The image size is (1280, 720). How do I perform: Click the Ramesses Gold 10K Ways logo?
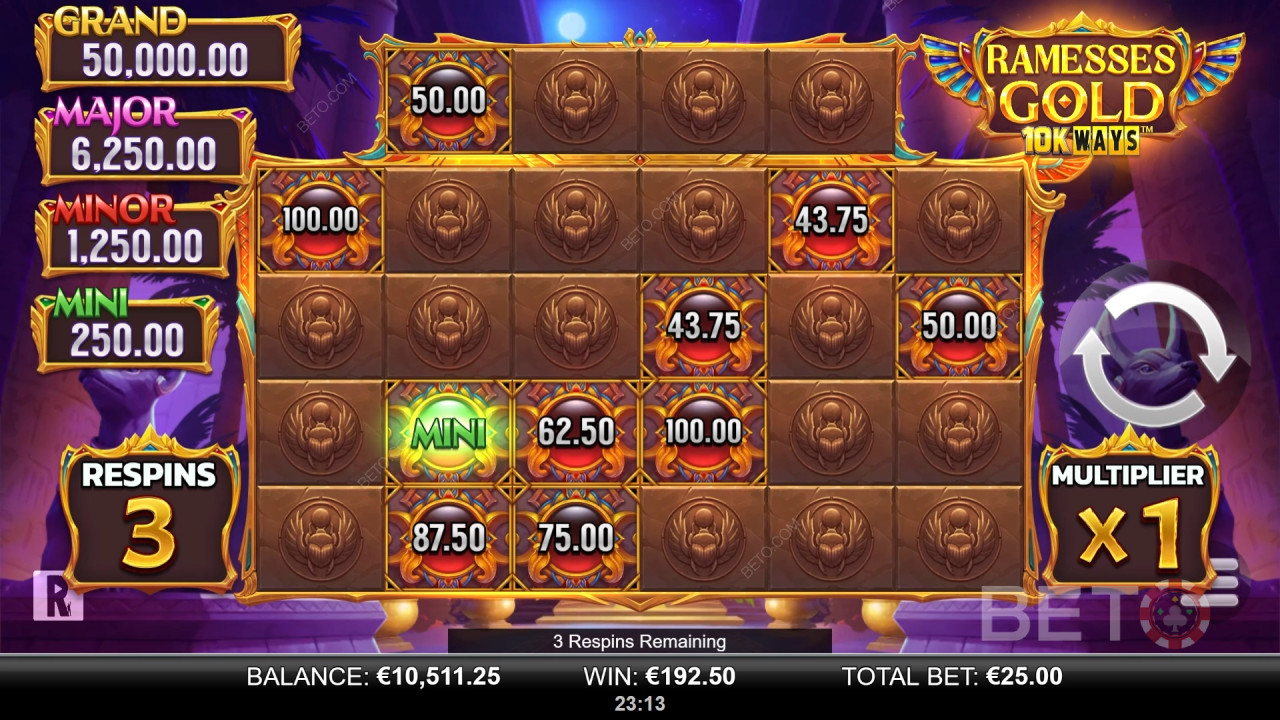(x=1078, y=85)
